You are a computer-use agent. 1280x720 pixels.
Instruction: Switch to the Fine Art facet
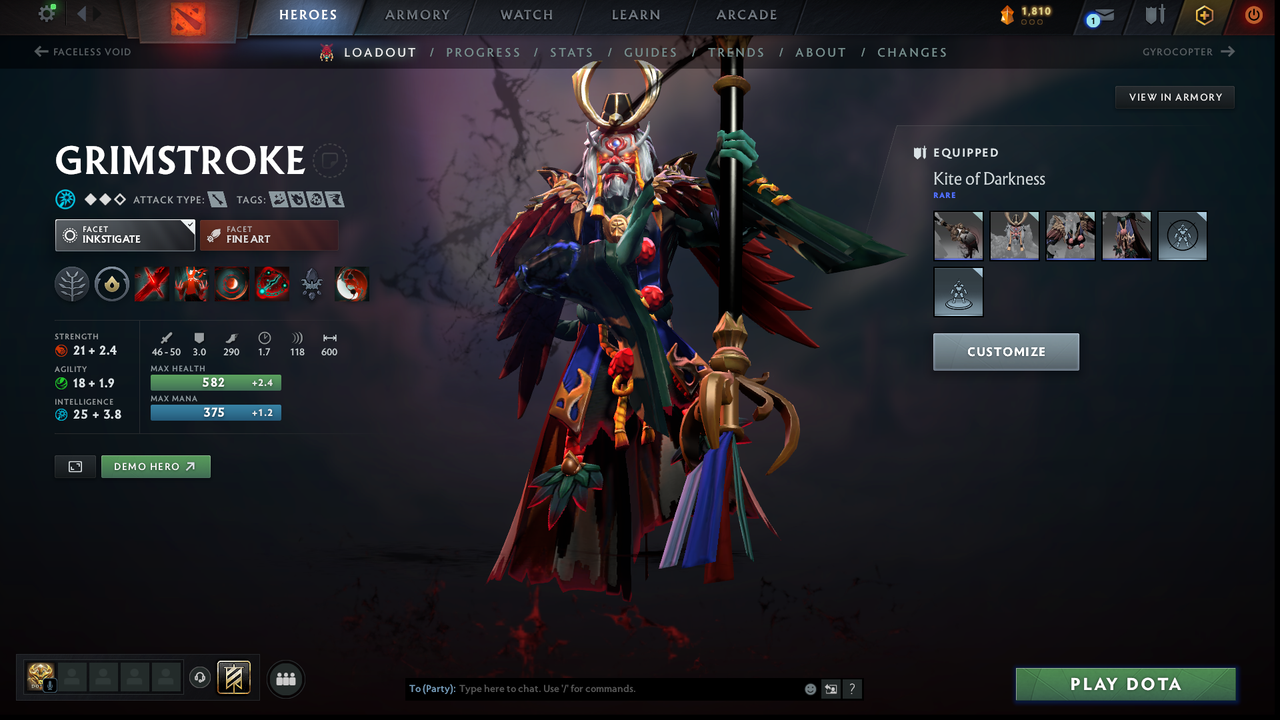tap(268, 234)
